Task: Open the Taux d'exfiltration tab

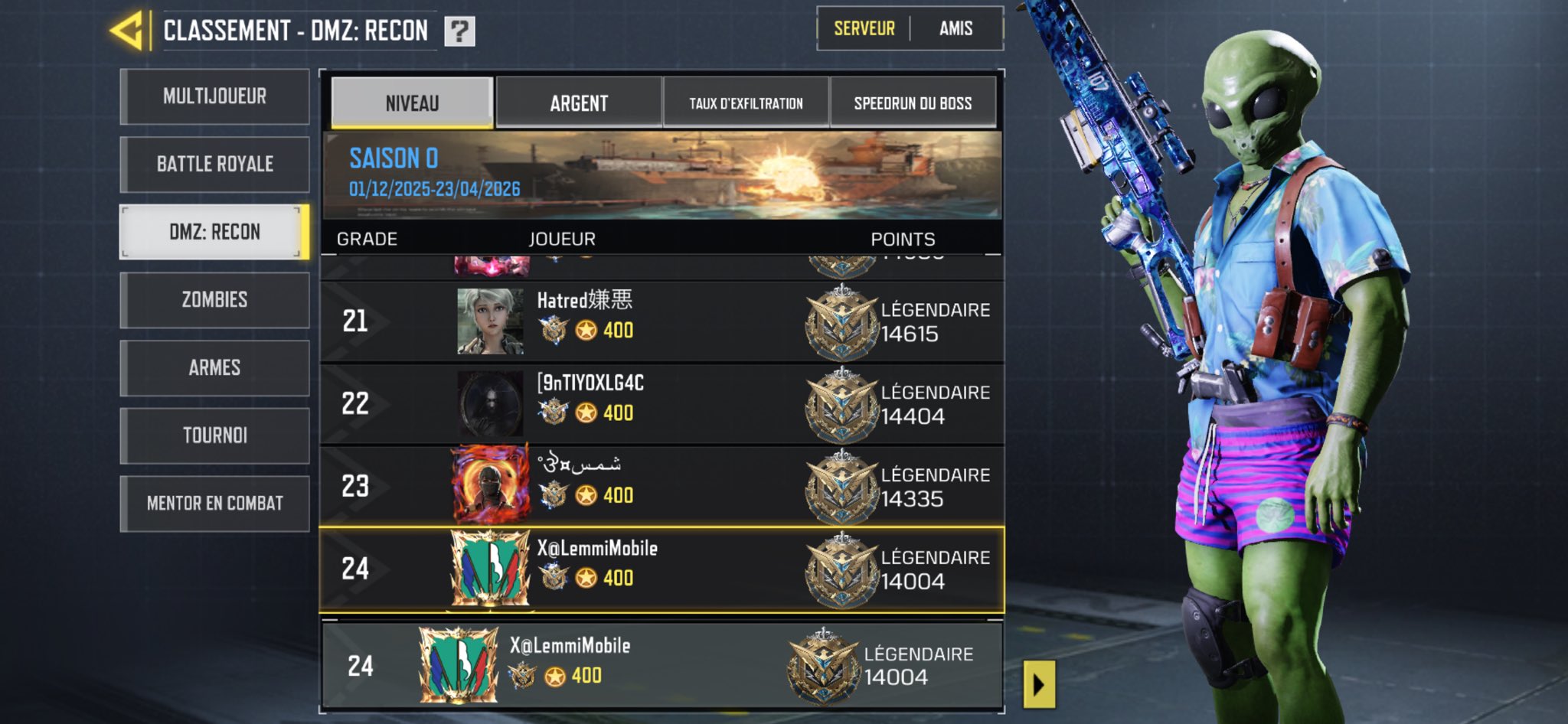Action: point(746,103)
